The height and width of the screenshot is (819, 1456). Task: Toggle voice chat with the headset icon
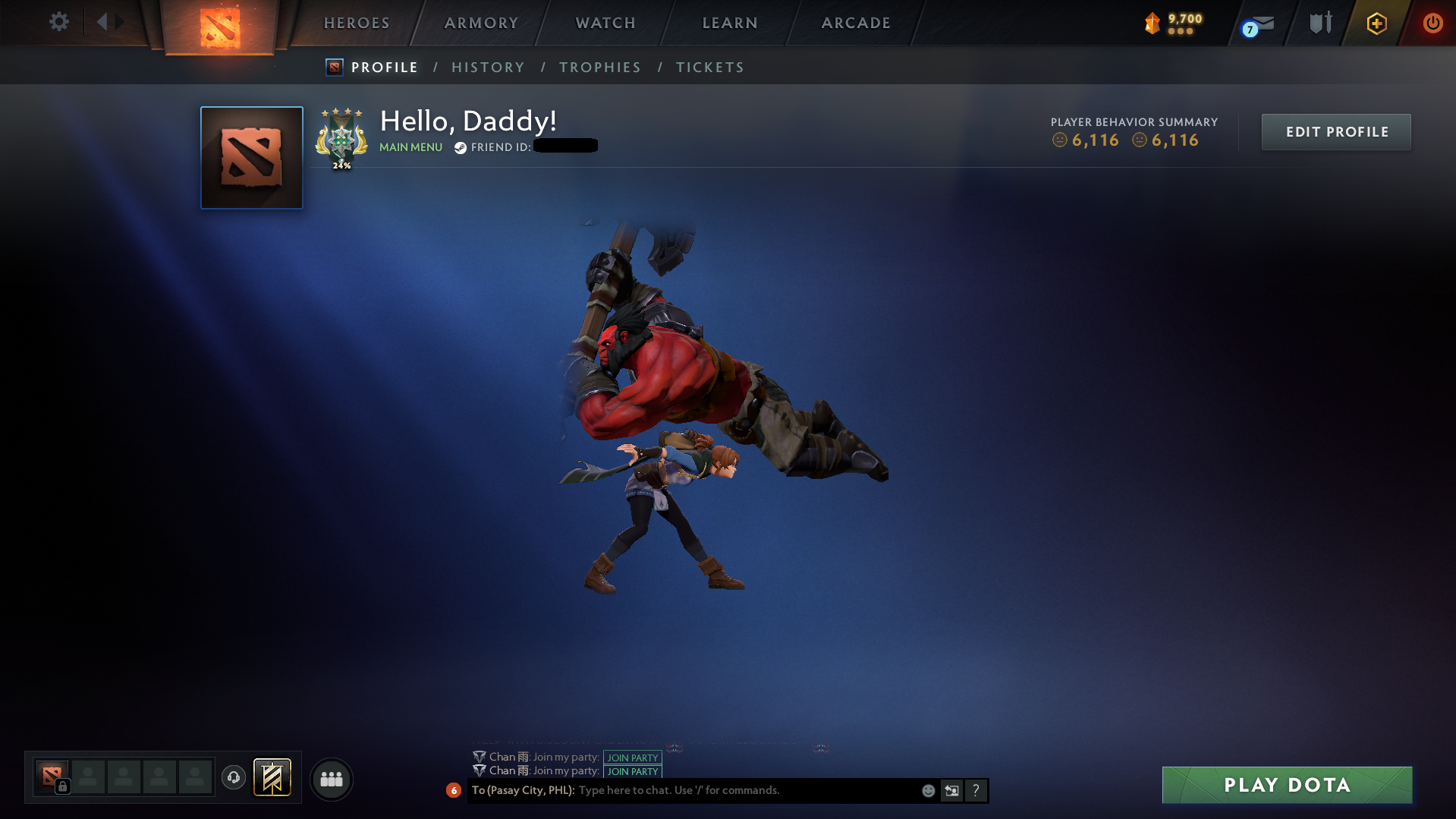[x=233, y=778]
